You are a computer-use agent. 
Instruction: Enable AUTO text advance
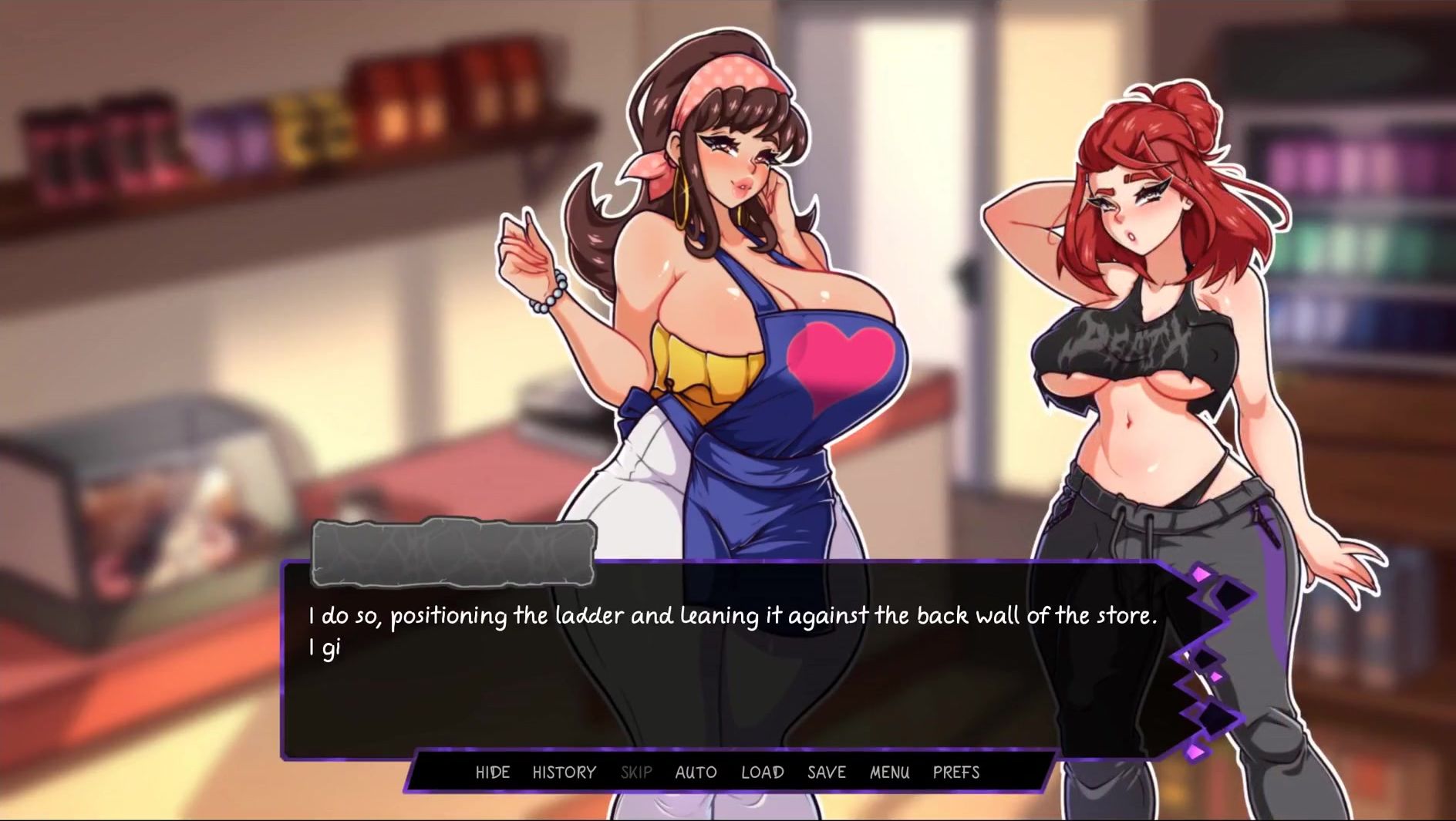pyautogui.click(x=696, y=772)
